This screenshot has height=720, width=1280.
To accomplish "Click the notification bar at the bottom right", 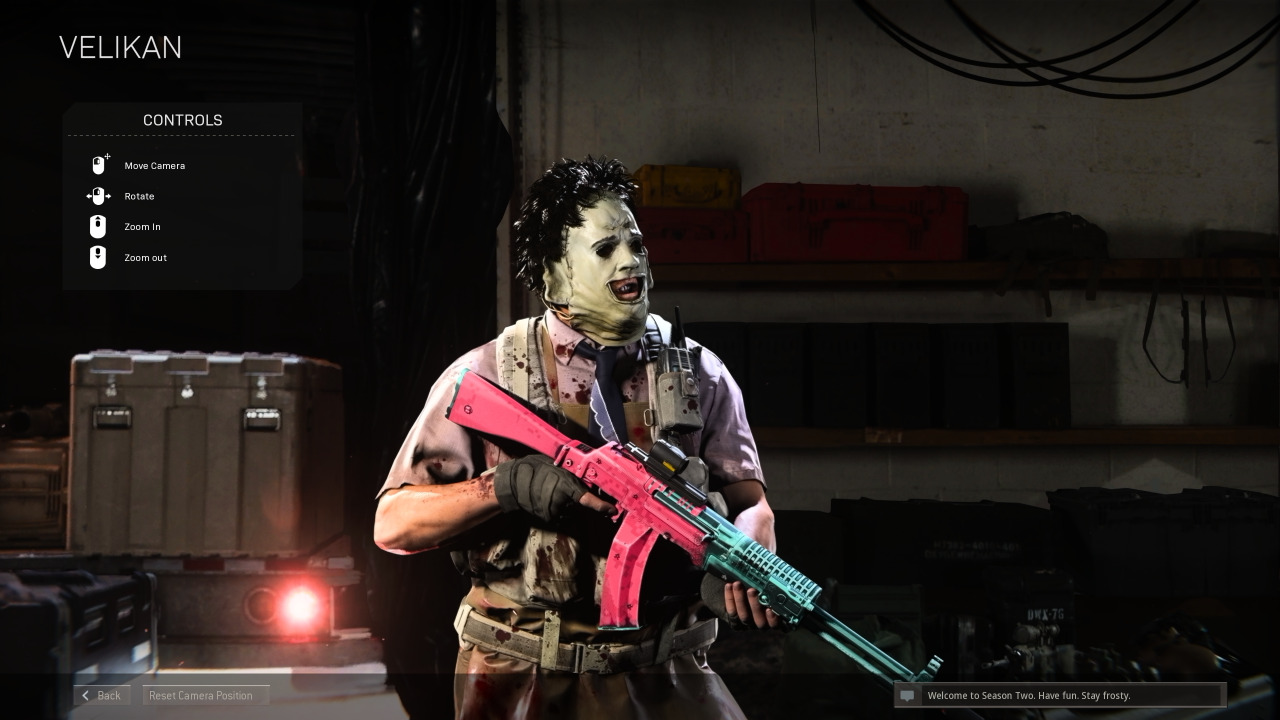I will 1060,695.
